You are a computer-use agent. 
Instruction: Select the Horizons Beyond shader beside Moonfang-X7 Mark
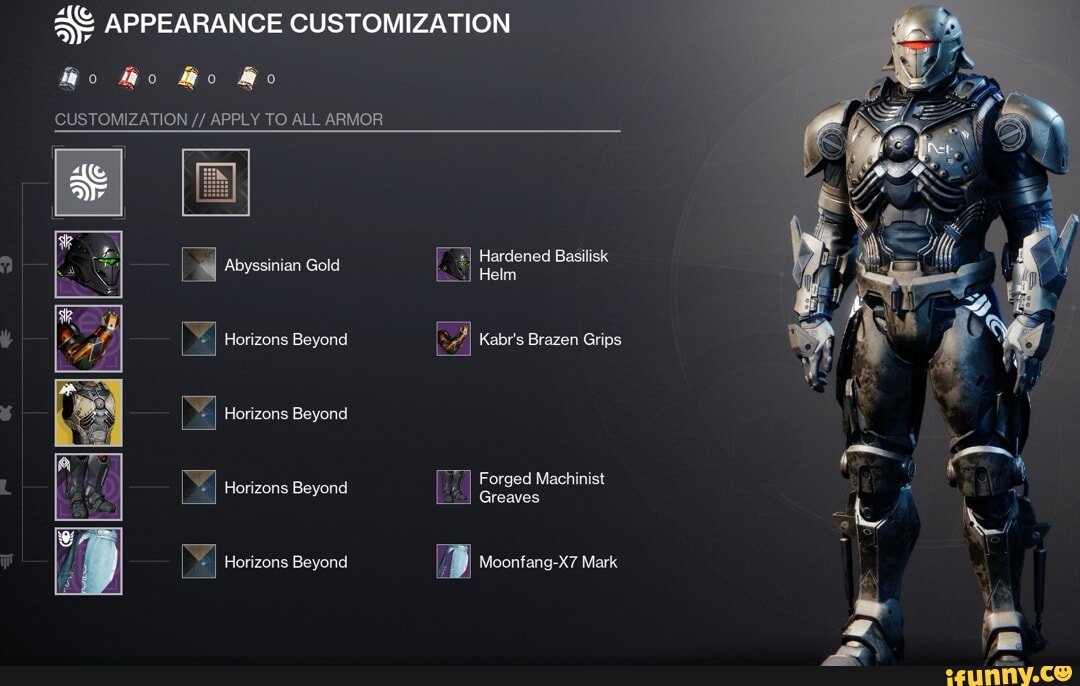(x=199, y=561)
